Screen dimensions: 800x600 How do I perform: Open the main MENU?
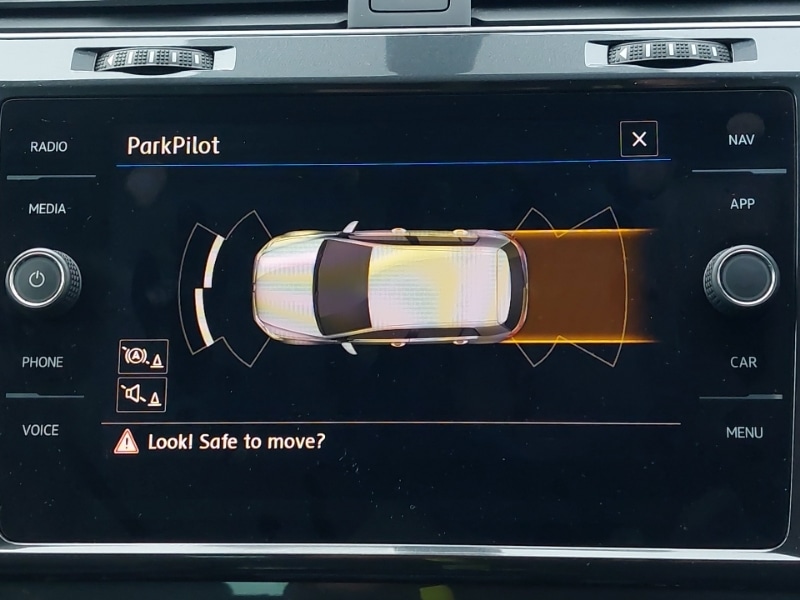coord(744,432)
